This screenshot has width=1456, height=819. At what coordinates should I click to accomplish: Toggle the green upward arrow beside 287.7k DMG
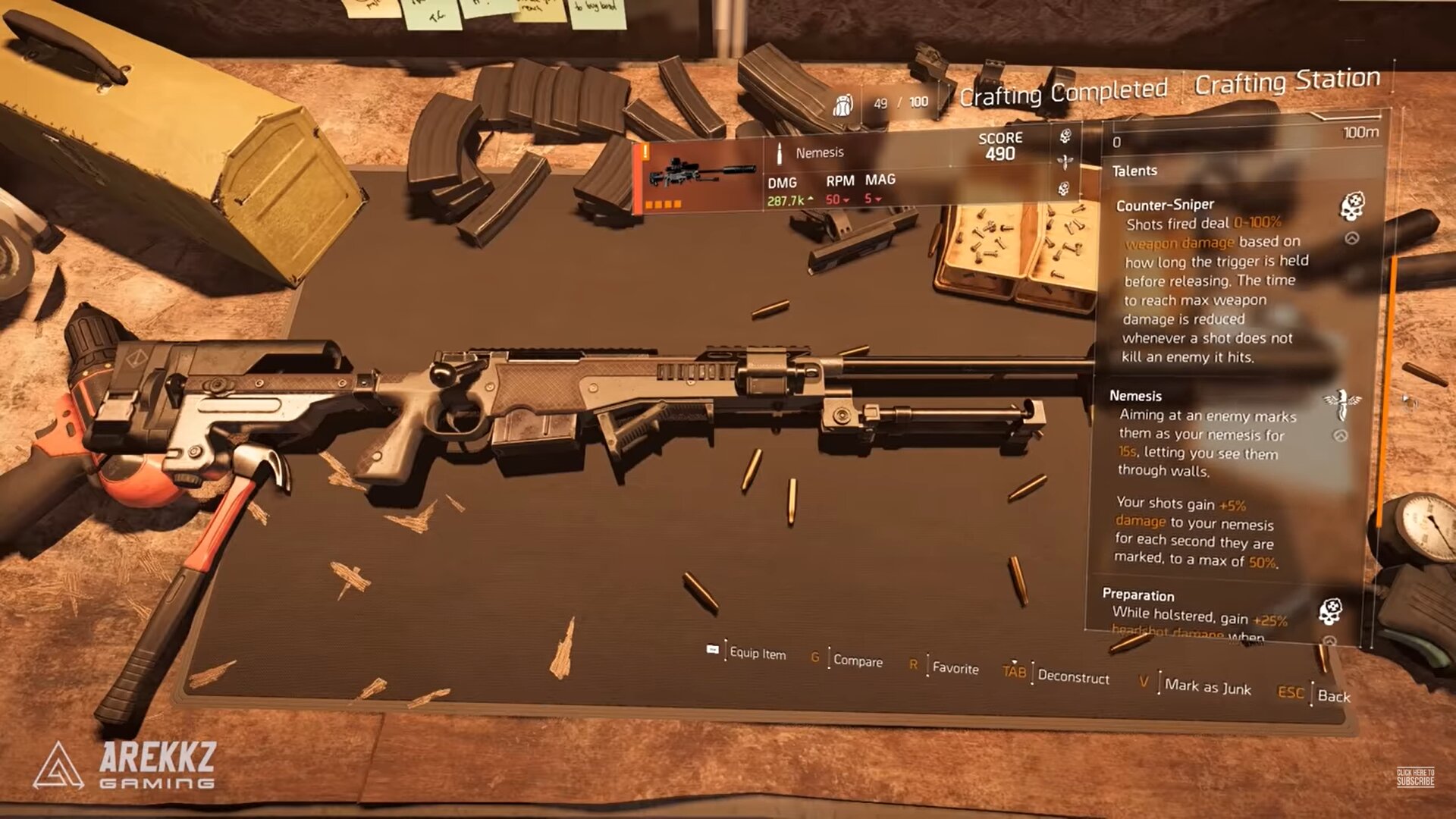(810, 199)
